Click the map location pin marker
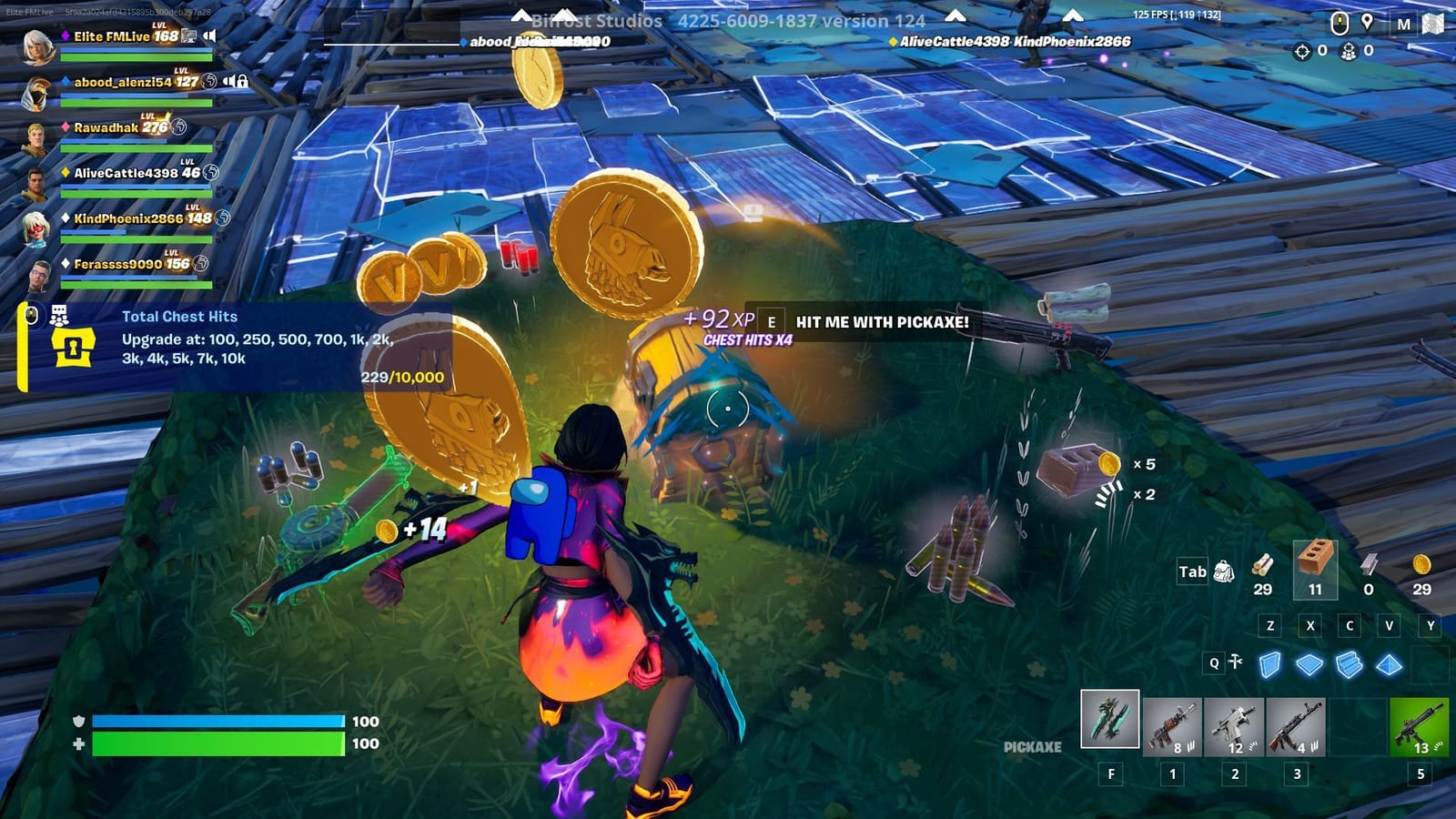1456x819 pixels. coord(1367,24)
